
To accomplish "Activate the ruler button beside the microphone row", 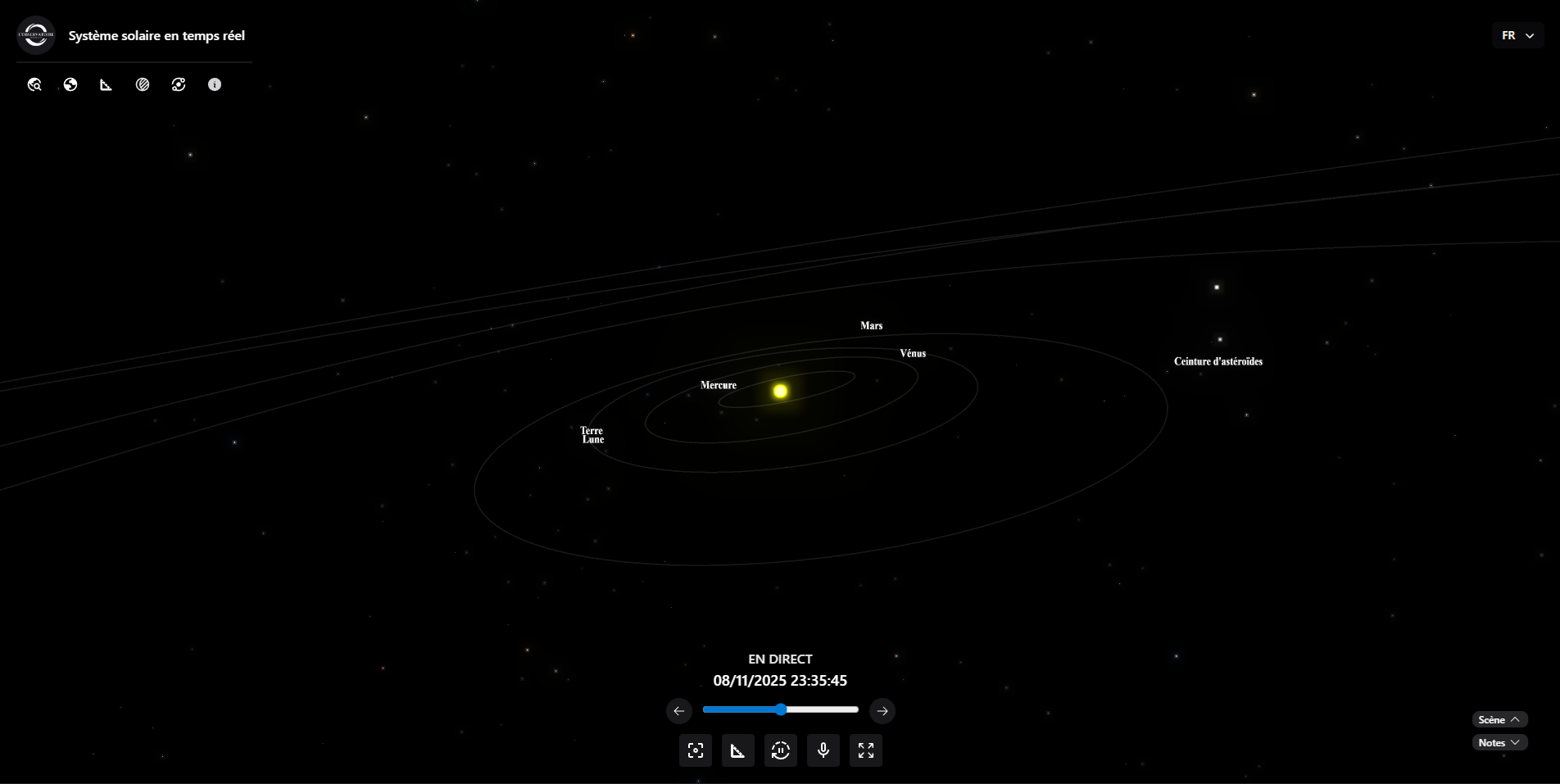I will [738, 750].
